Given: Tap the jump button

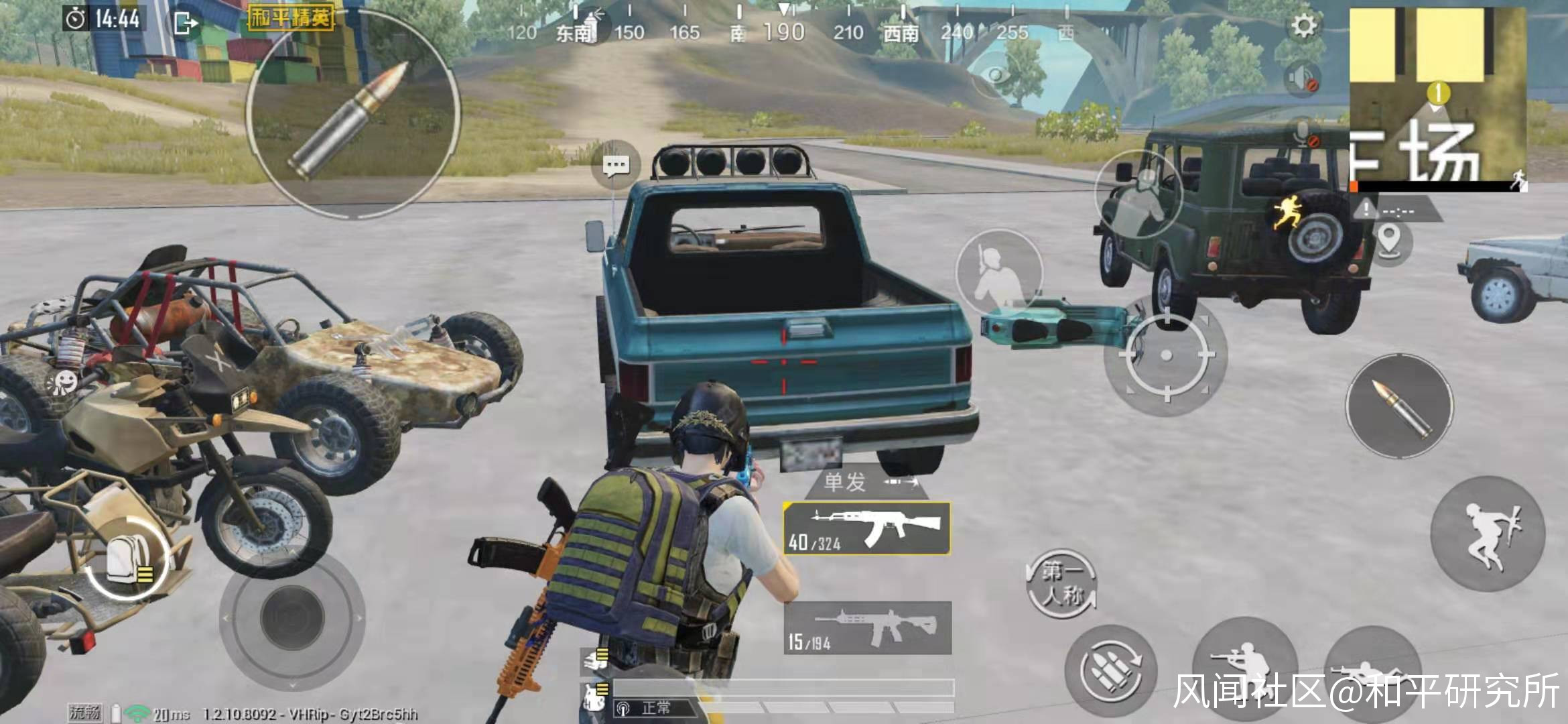Looking at the screenshot, I should tap(1488, 534).
